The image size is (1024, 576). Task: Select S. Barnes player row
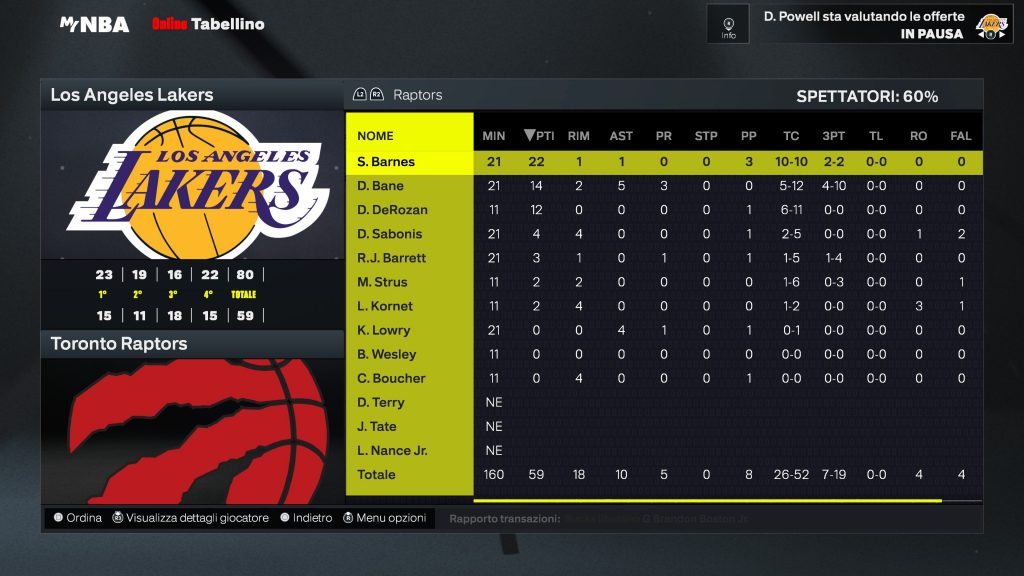386,162
